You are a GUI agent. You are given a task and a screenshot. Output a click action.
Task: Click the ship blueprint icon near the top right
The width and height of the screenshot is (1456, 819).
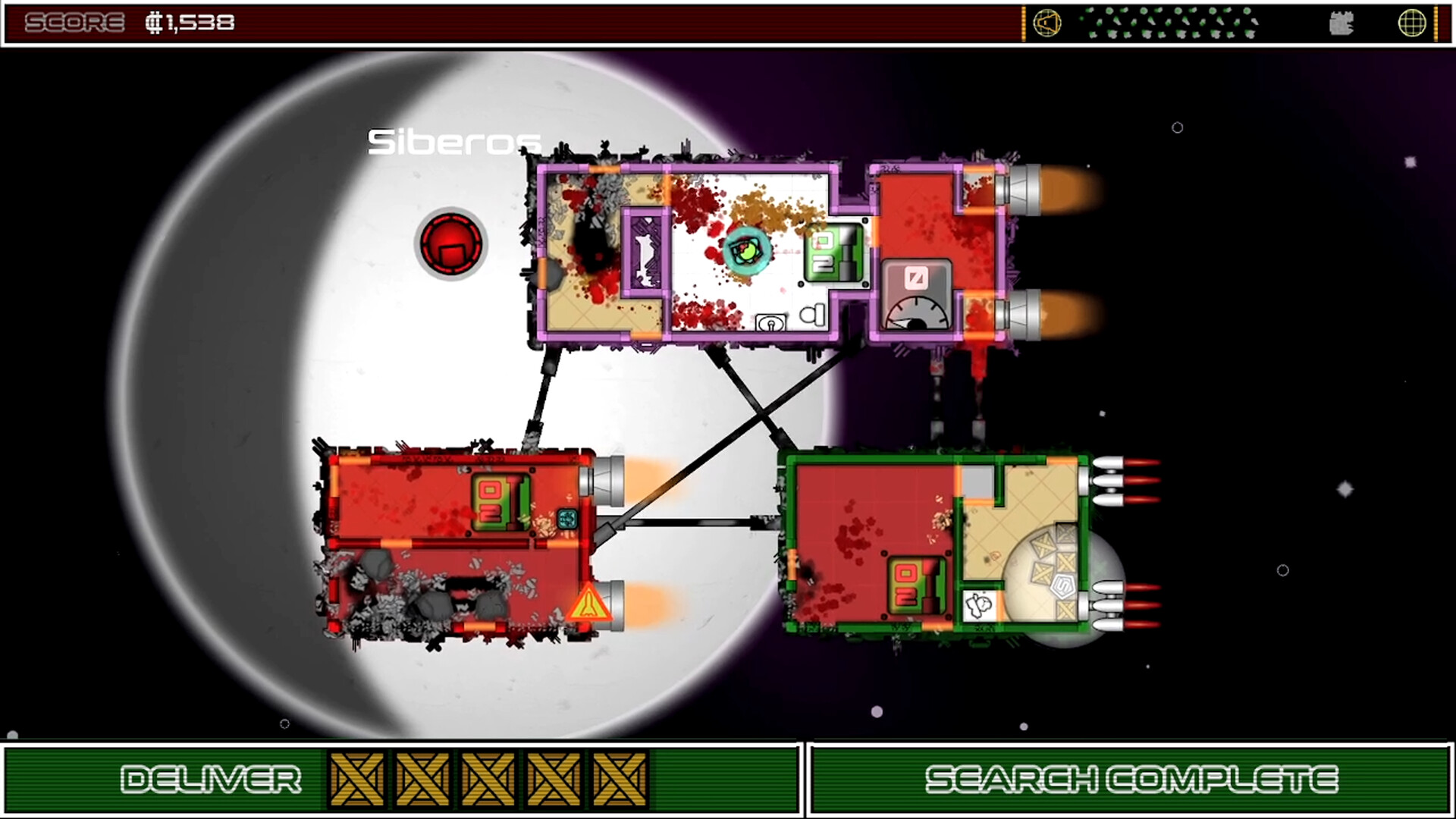click(1341, 24)
